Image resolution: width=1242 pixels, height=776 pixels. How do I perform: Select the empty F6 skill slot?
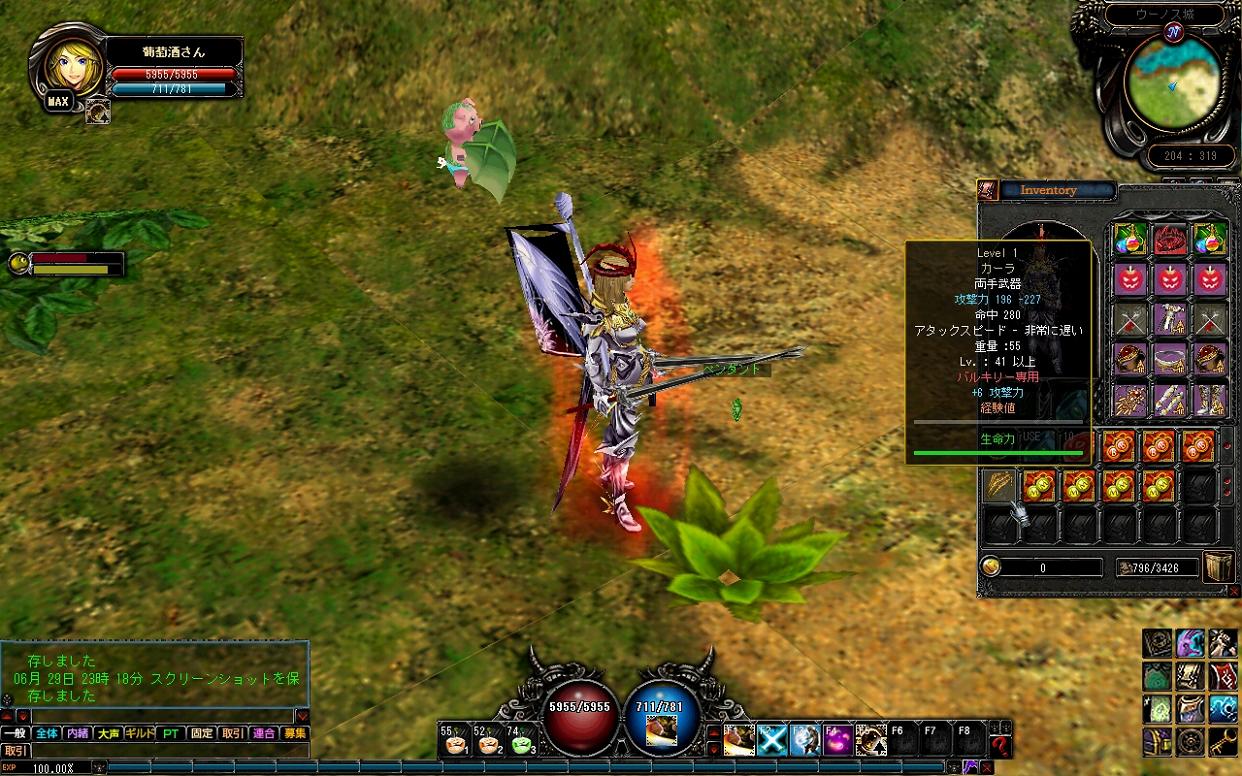coord(904,740)
